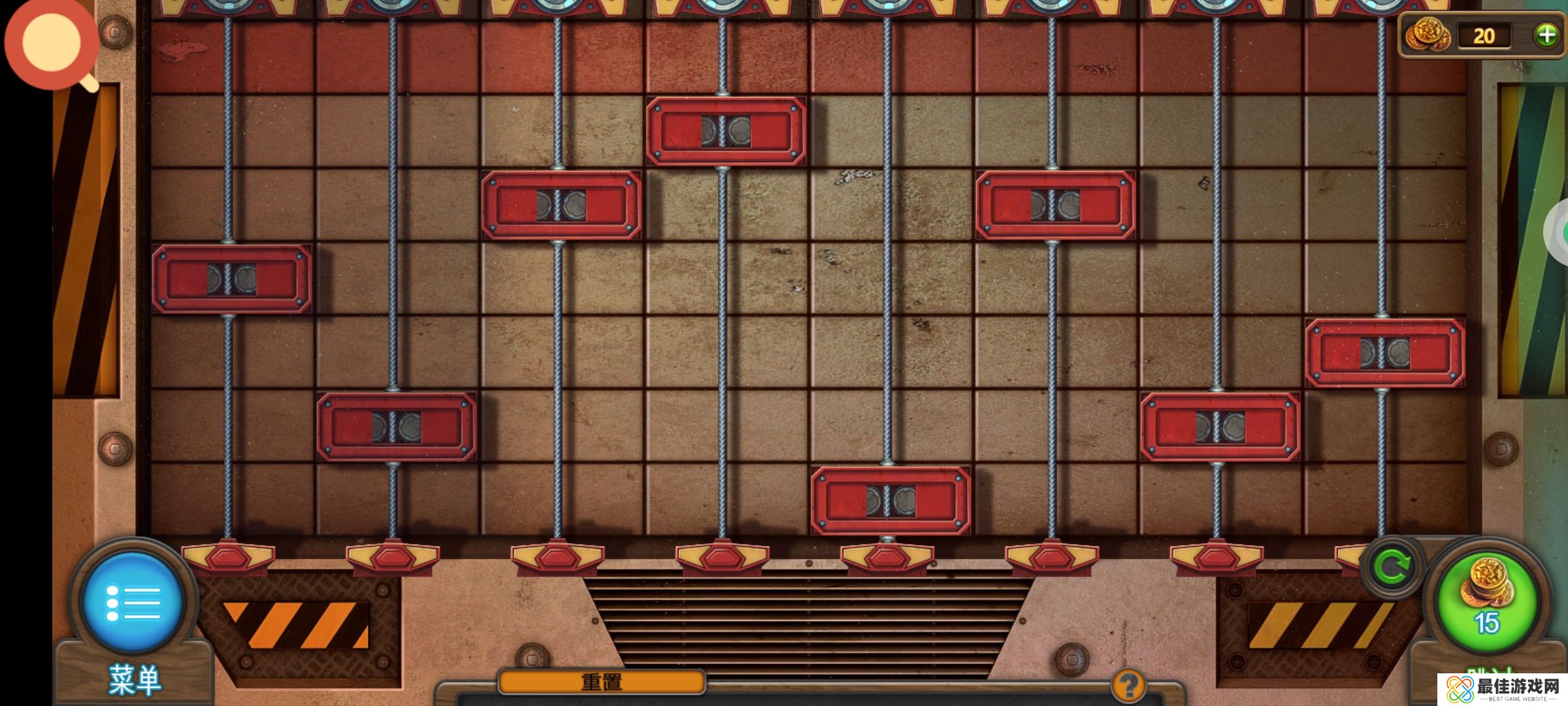Image resolution: width=1568 pixels, height=706 pixels.
Task: Open the blue menu button
Action: [133, 601]
